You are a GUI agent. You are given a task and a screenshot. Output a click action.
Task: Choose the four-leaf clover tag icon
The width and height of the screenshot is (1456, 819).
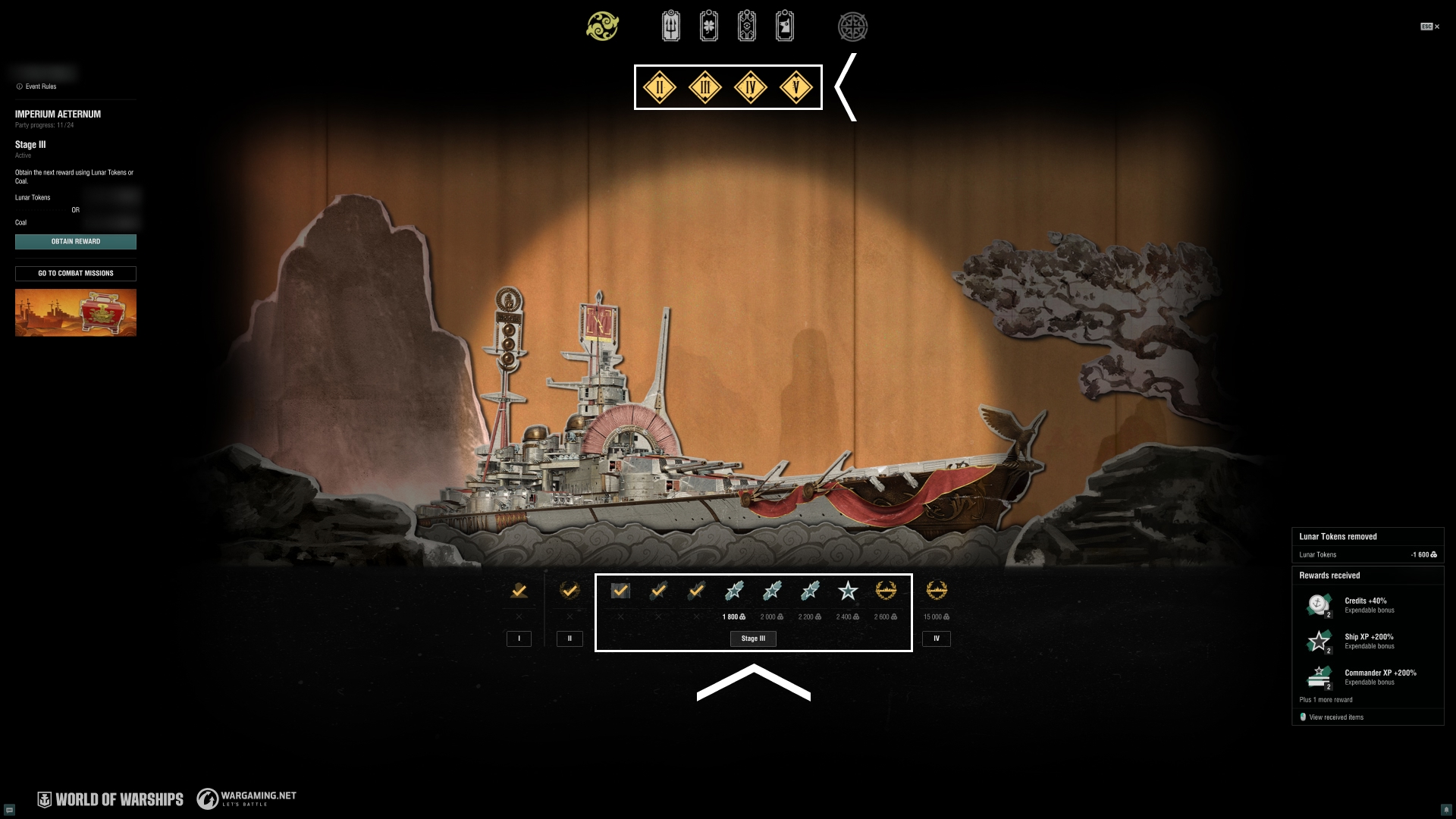709,27
